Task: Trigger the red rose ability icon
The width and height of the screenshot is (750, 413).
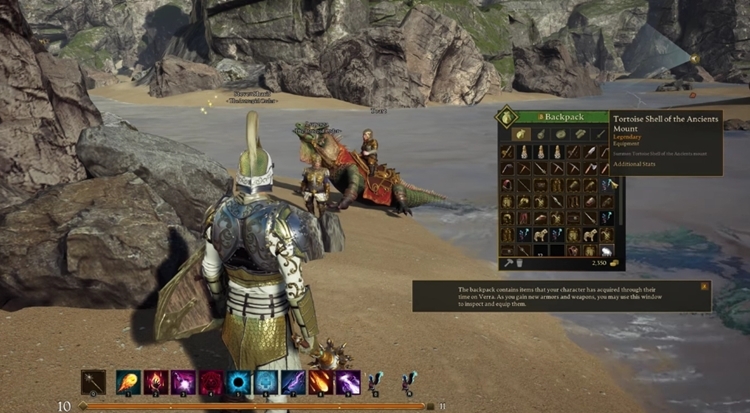Action: pyautogui.click(x=211, y=382)
